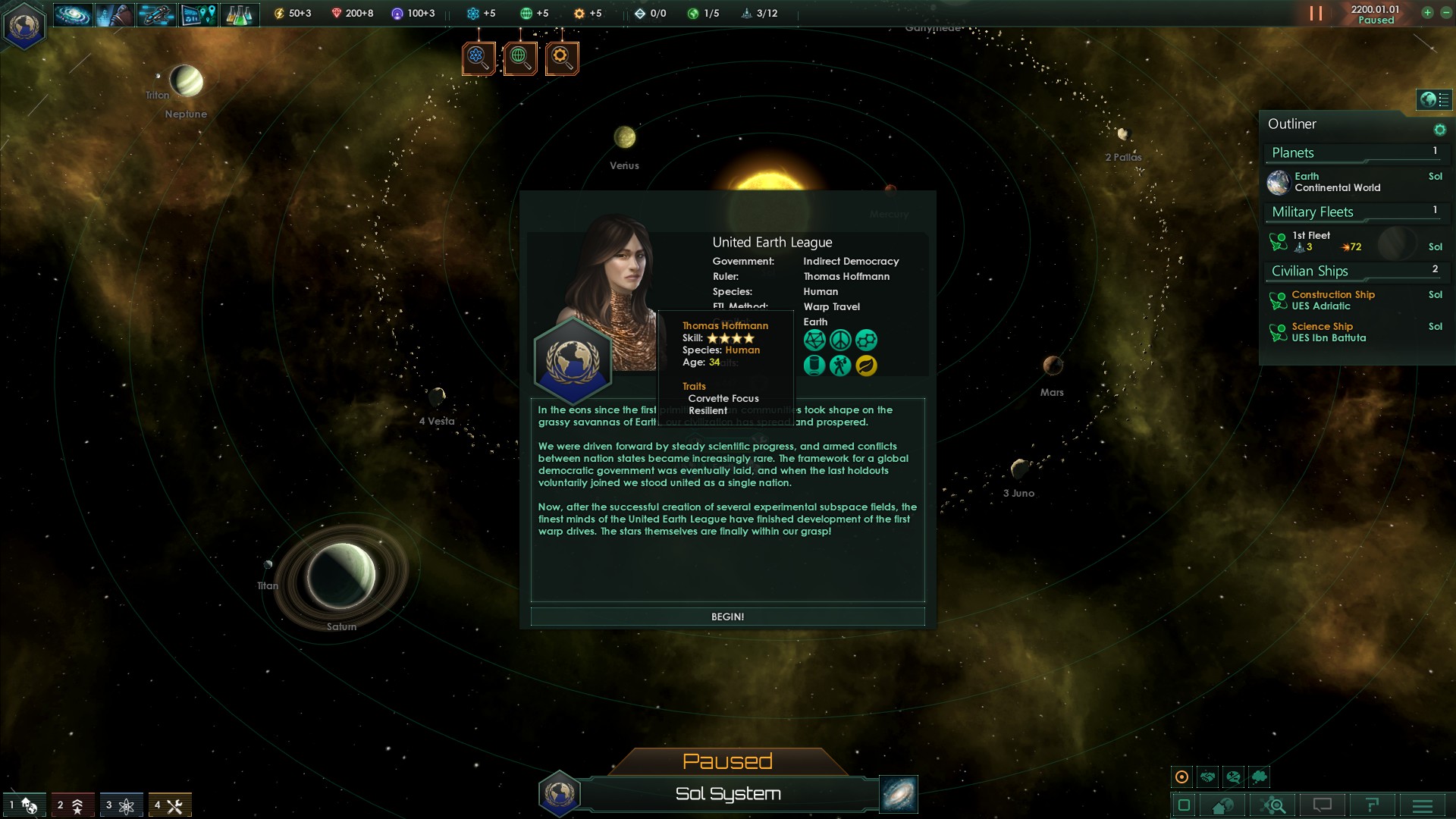Select Earth in the Outliner planets list
This screenshot has width=1456, height=819.
(1337, 182)
